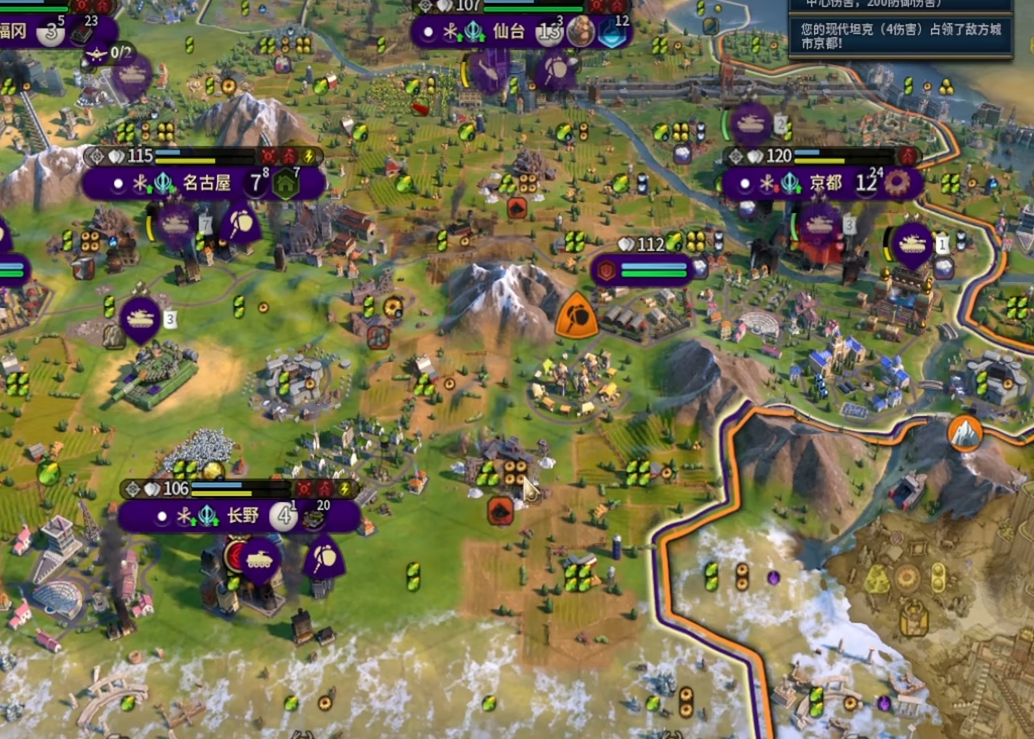Select the tank flag directly below 名古屋 banner
Screen dimensions: 1034x739
(x=175, y=224)
